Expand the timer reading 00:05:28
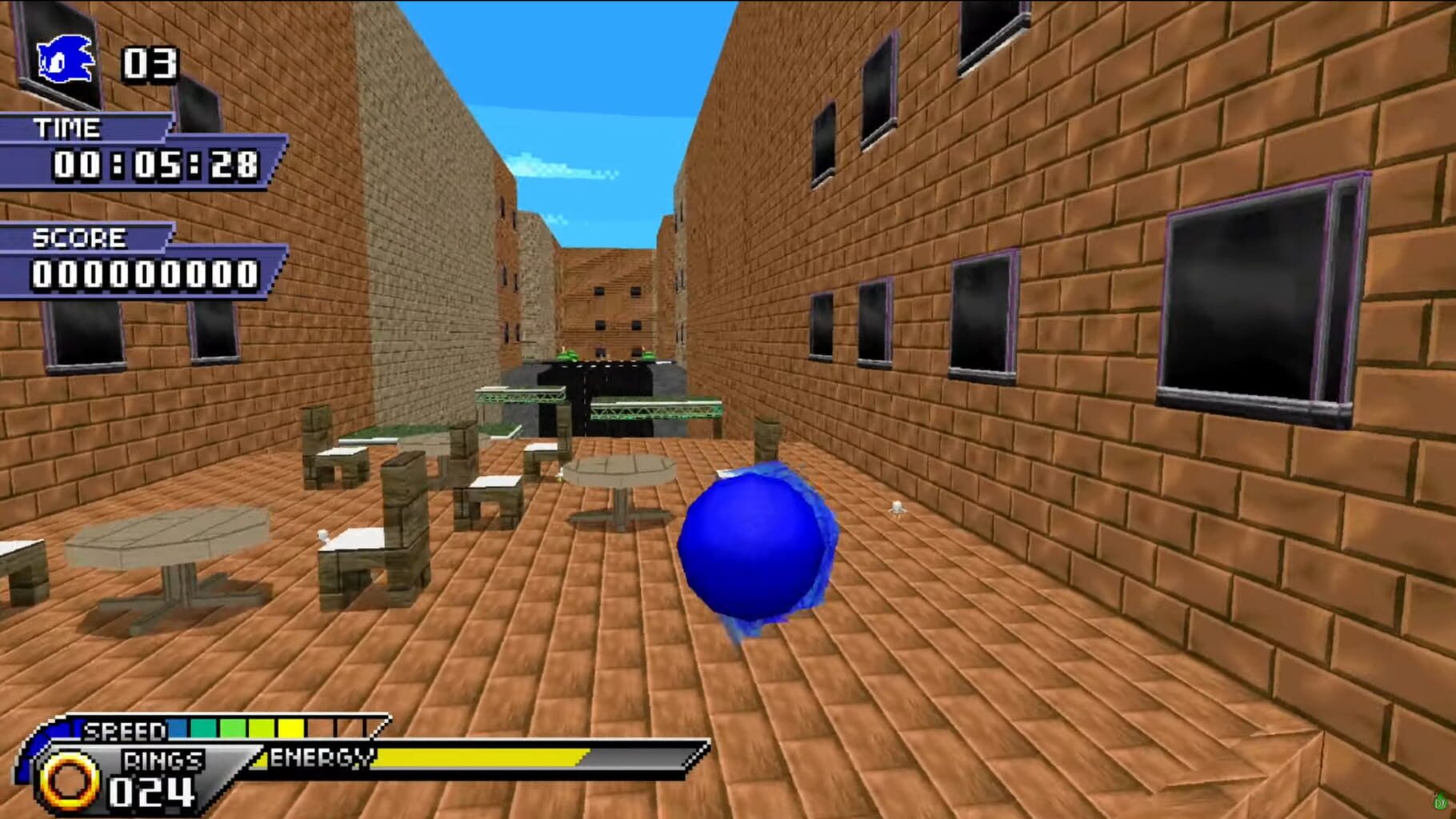 pyautogui.click(x=157, y=166)
